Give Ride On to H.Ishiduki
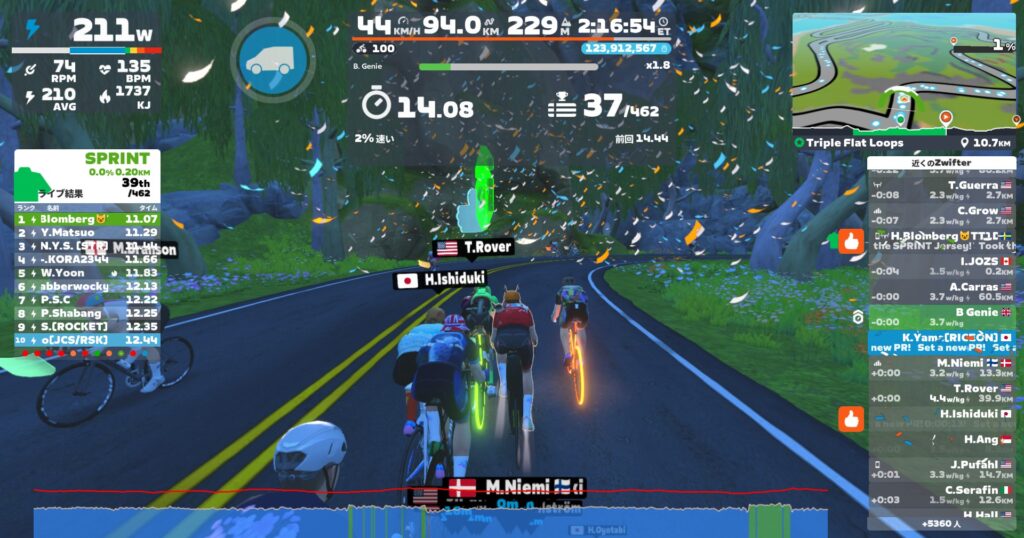The image size is (1024, 538). 851,417
